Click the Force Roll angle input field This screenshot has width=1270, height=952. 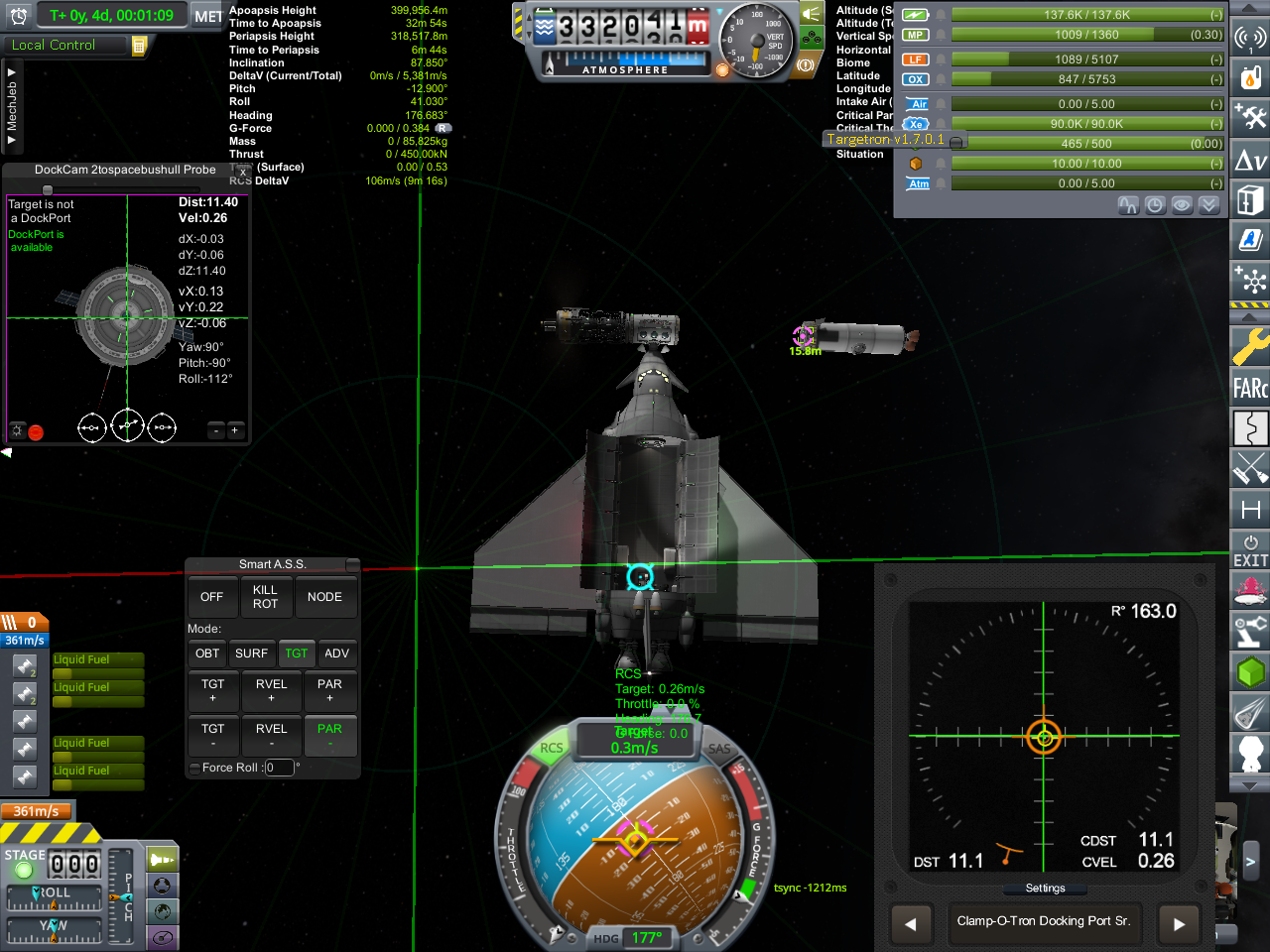coord(280,768)
